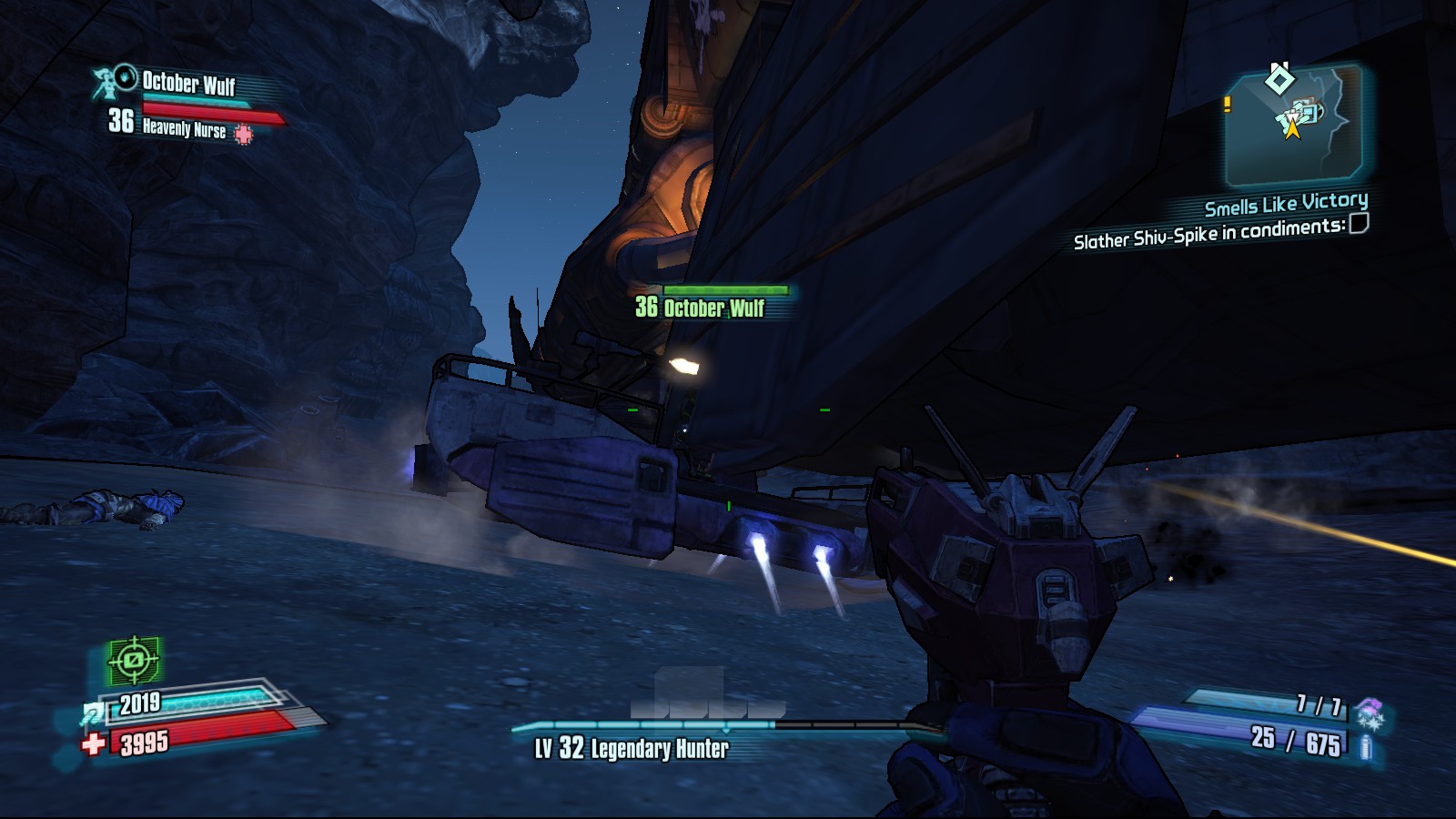Select the Smells Like Victory quest tracker
Image resolution: width=1456 pixels, height=819 pixels.
point(1285,204)
